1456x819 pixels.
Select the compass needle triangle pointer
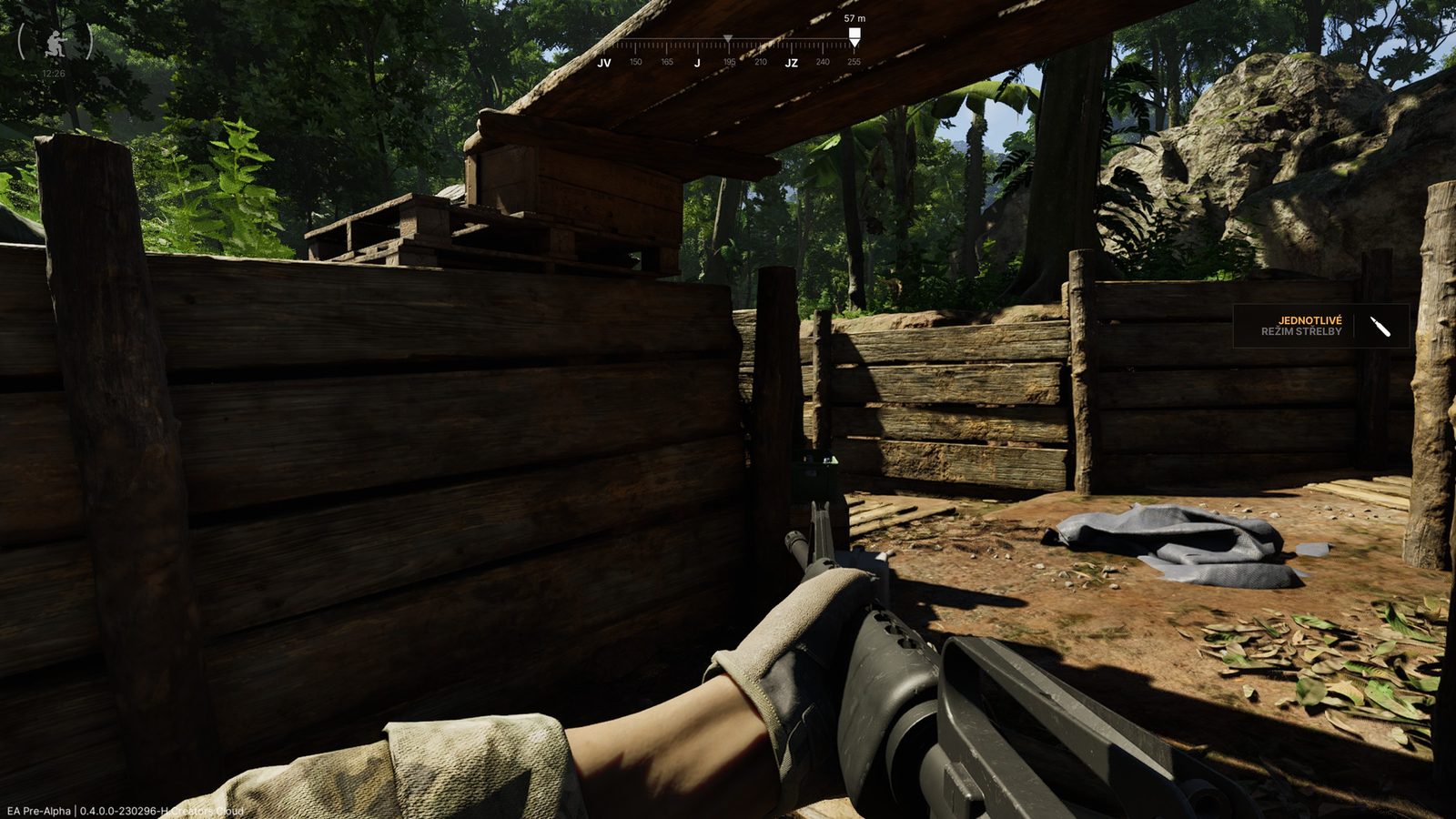(x=727, y=37)
